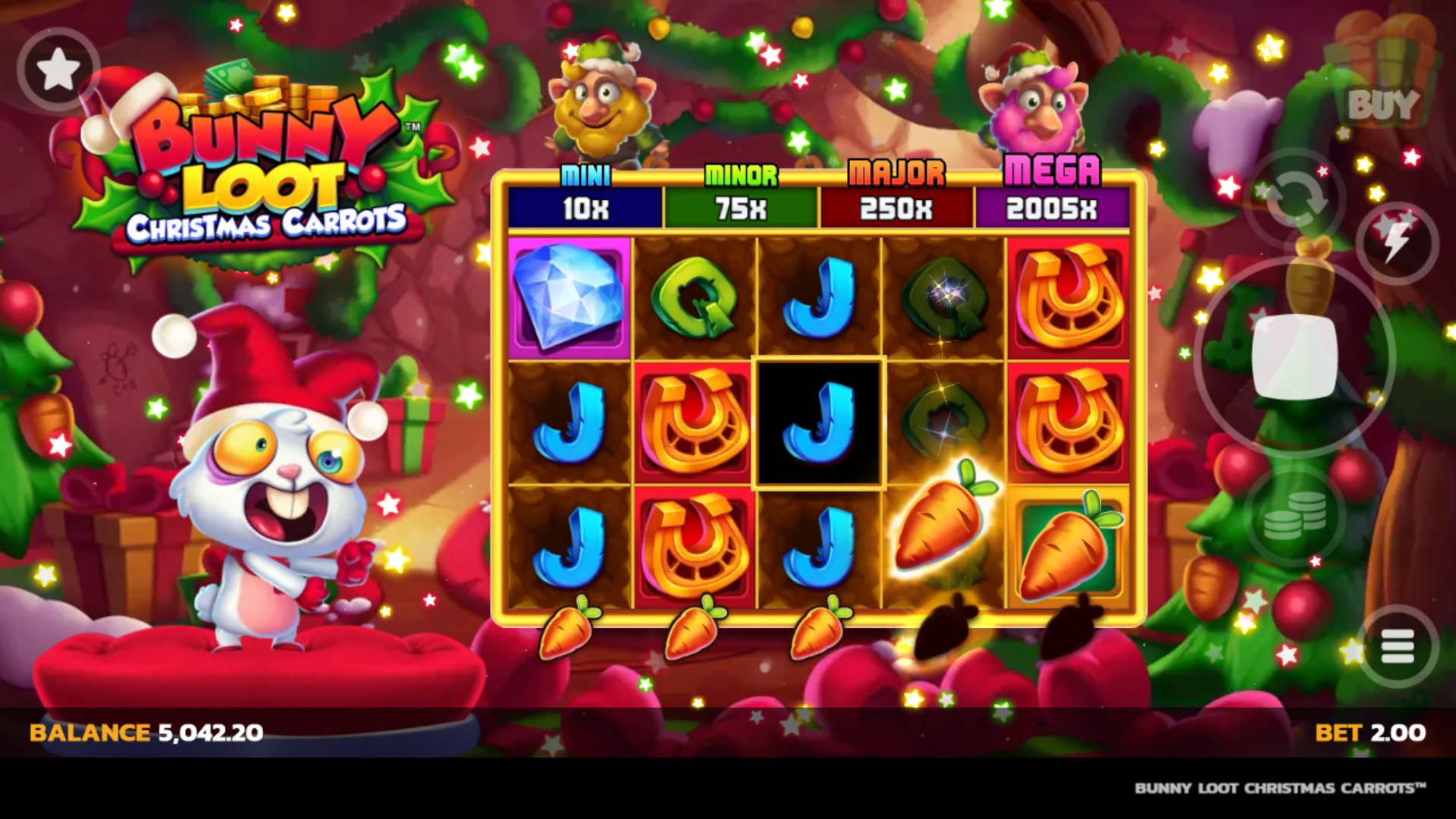Click the BALANCE 5,042.20 display
Viewport: 1456px width, 819px height.
click(144, 732)
